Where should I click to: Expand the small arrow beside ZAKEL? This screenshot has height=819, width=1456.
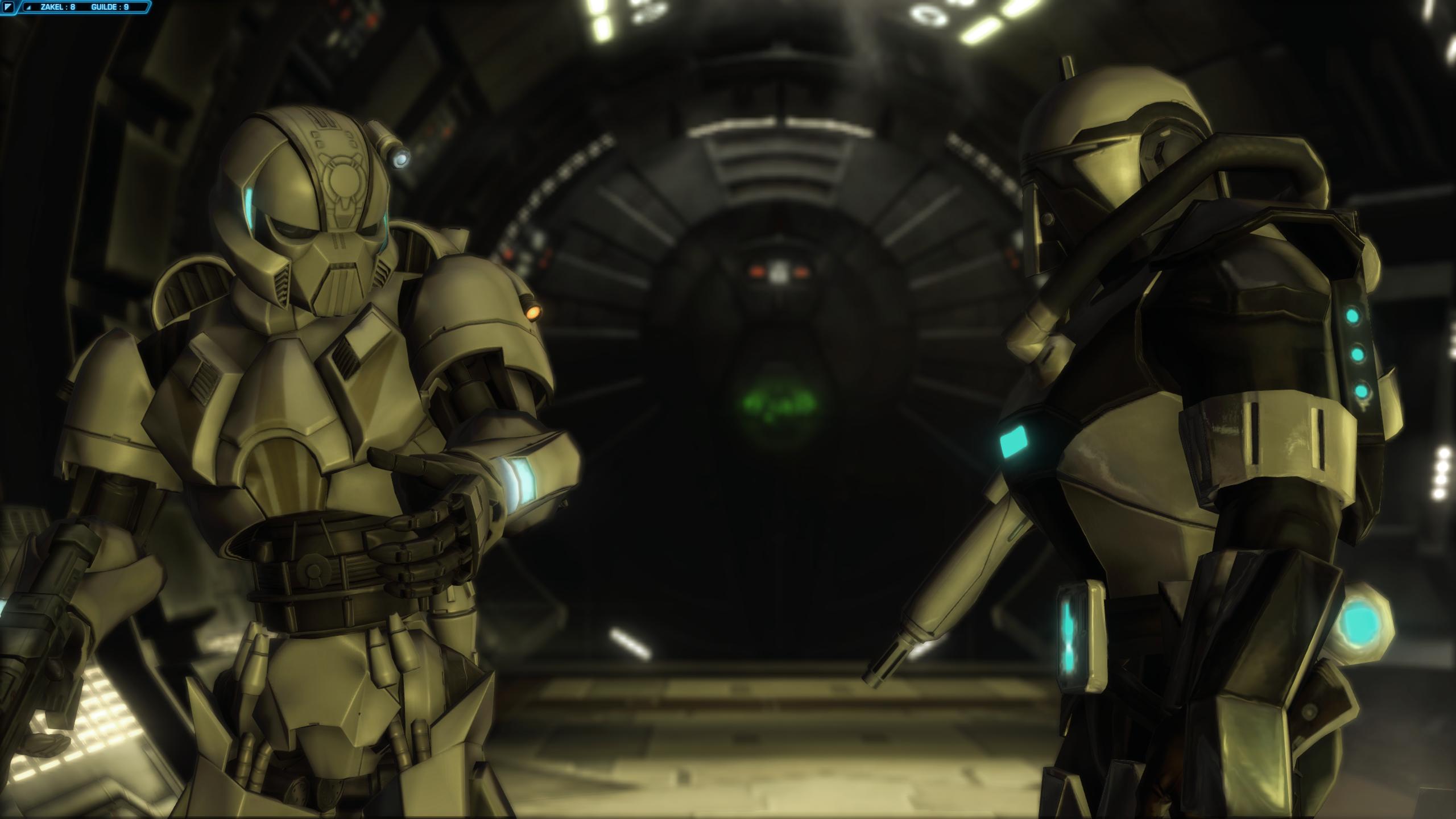tap(29, 8)
